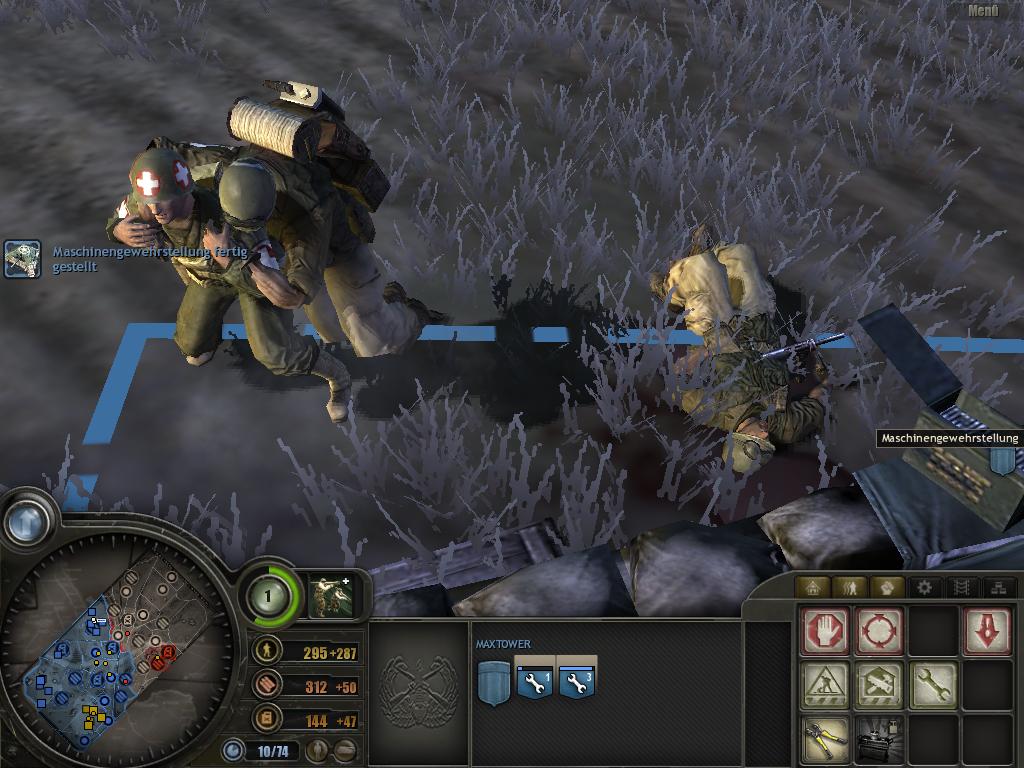
Task: Select the house tab above the command grid
Action: click(812, 588)
